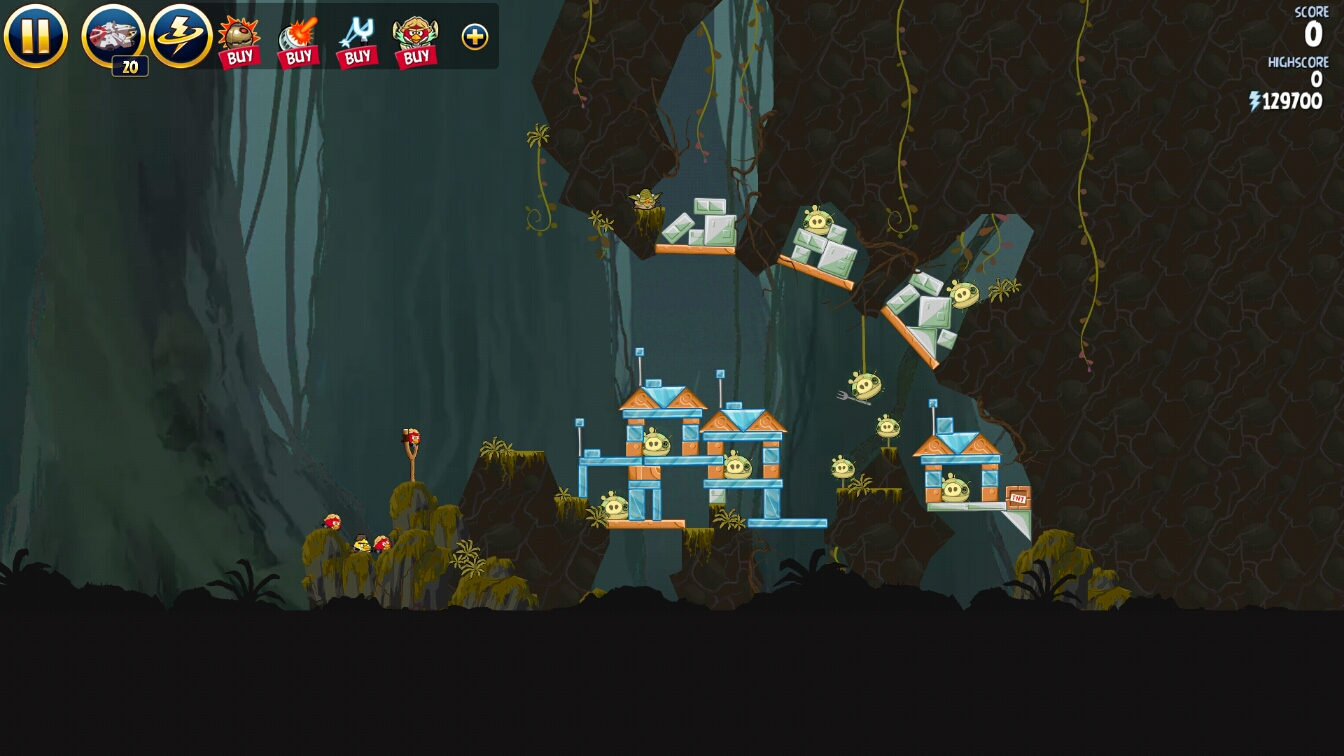Activate the Millennium Falcon power-up
Viewport: 1344px width, 756px height.
(x=113, y=36)
